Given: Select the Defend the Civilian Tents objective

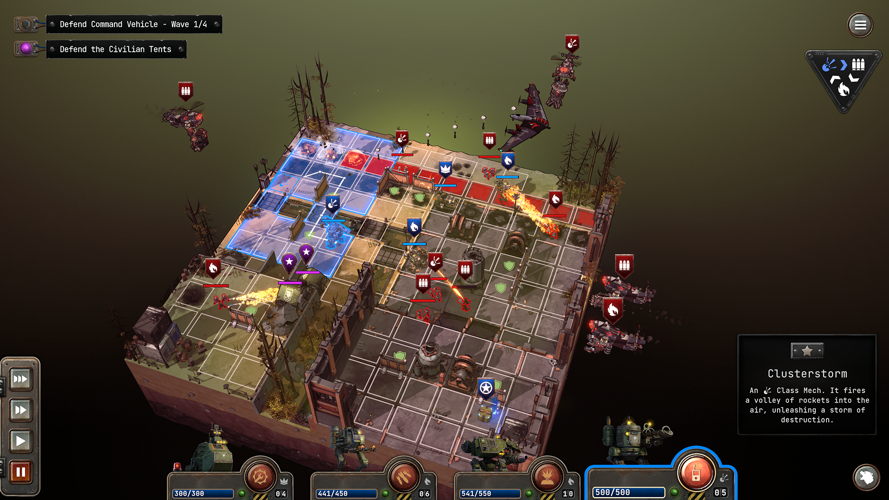Looking at the screenshot, I should click(x=115, y=48).
